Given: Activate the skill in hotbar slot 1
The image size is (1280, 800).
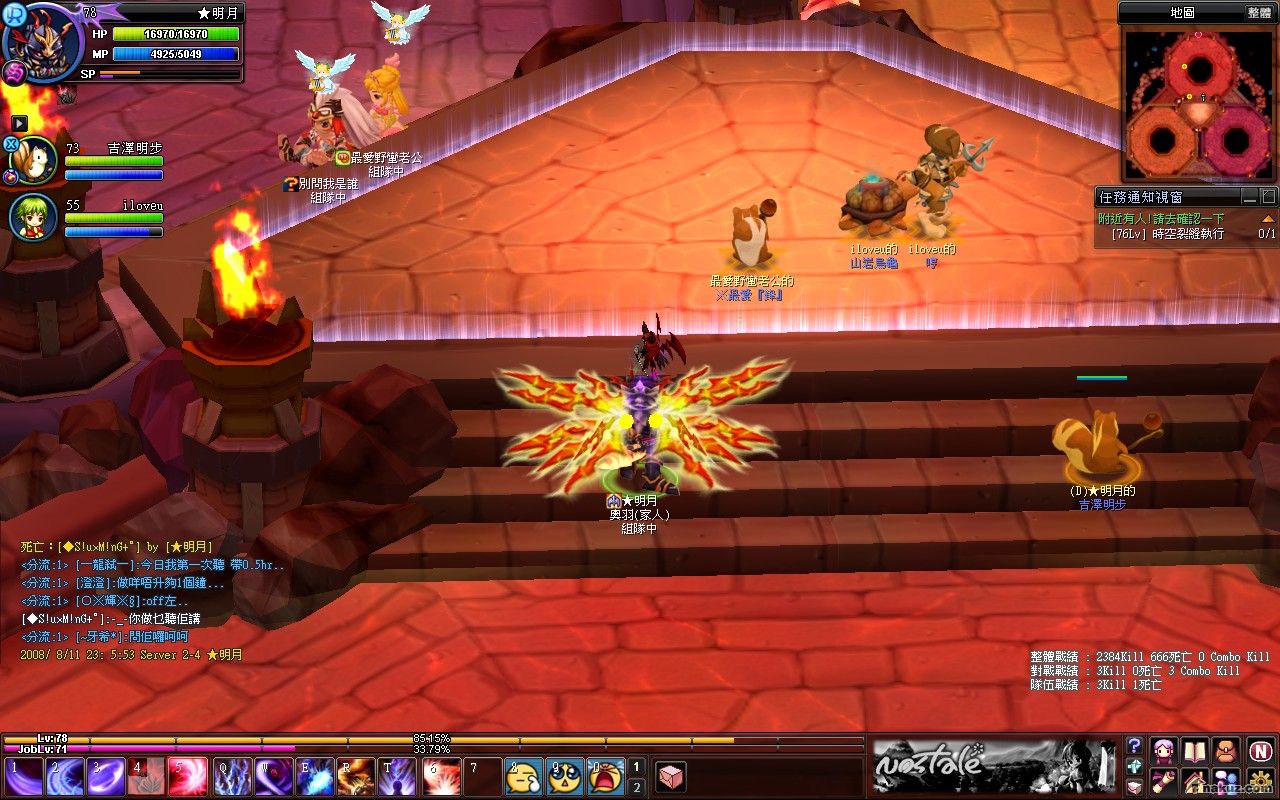Looking at the screenshot, I should click(23, 777).
